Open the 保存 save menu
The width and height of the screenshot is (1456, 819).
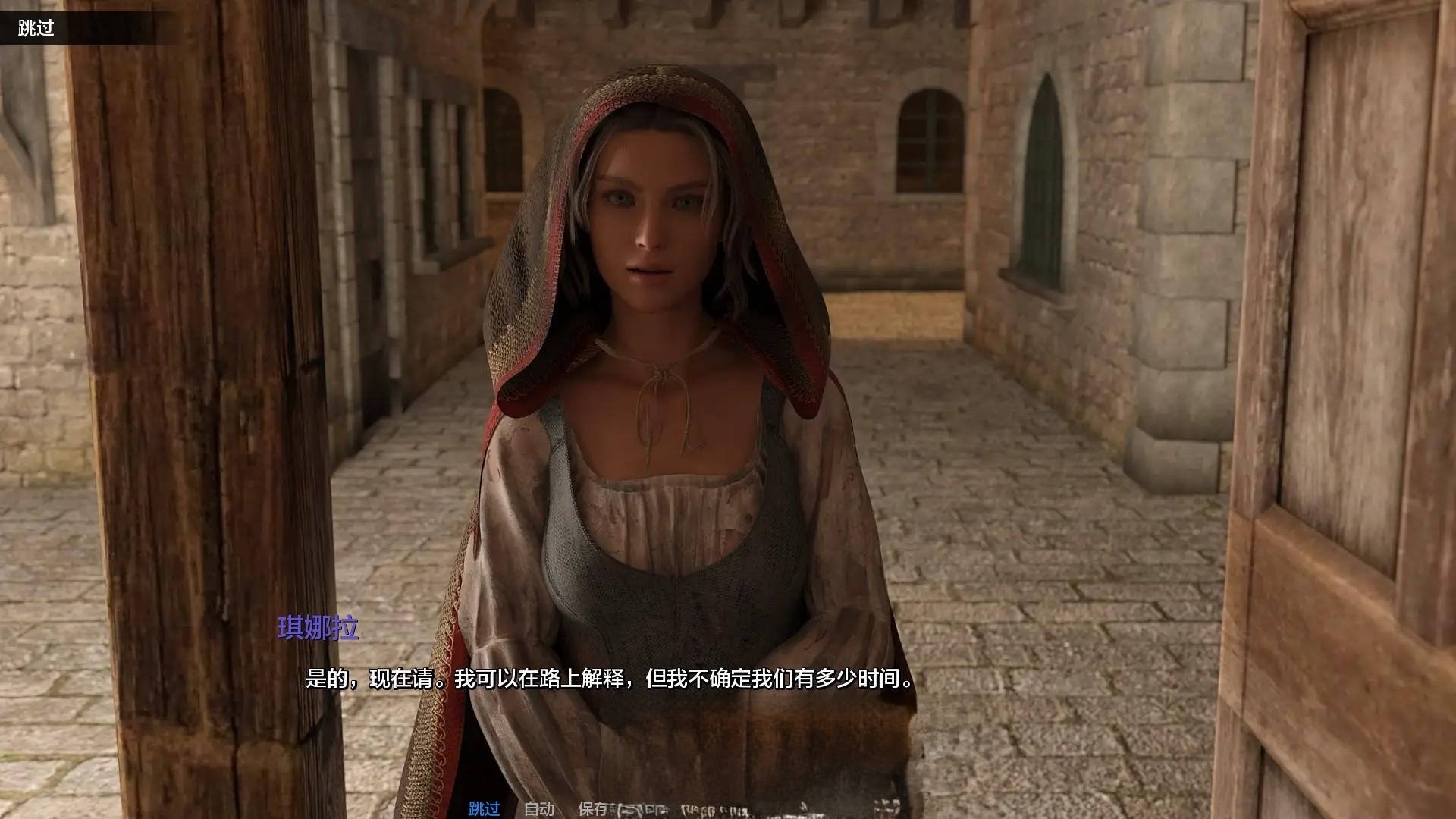(x=593, y=808)
